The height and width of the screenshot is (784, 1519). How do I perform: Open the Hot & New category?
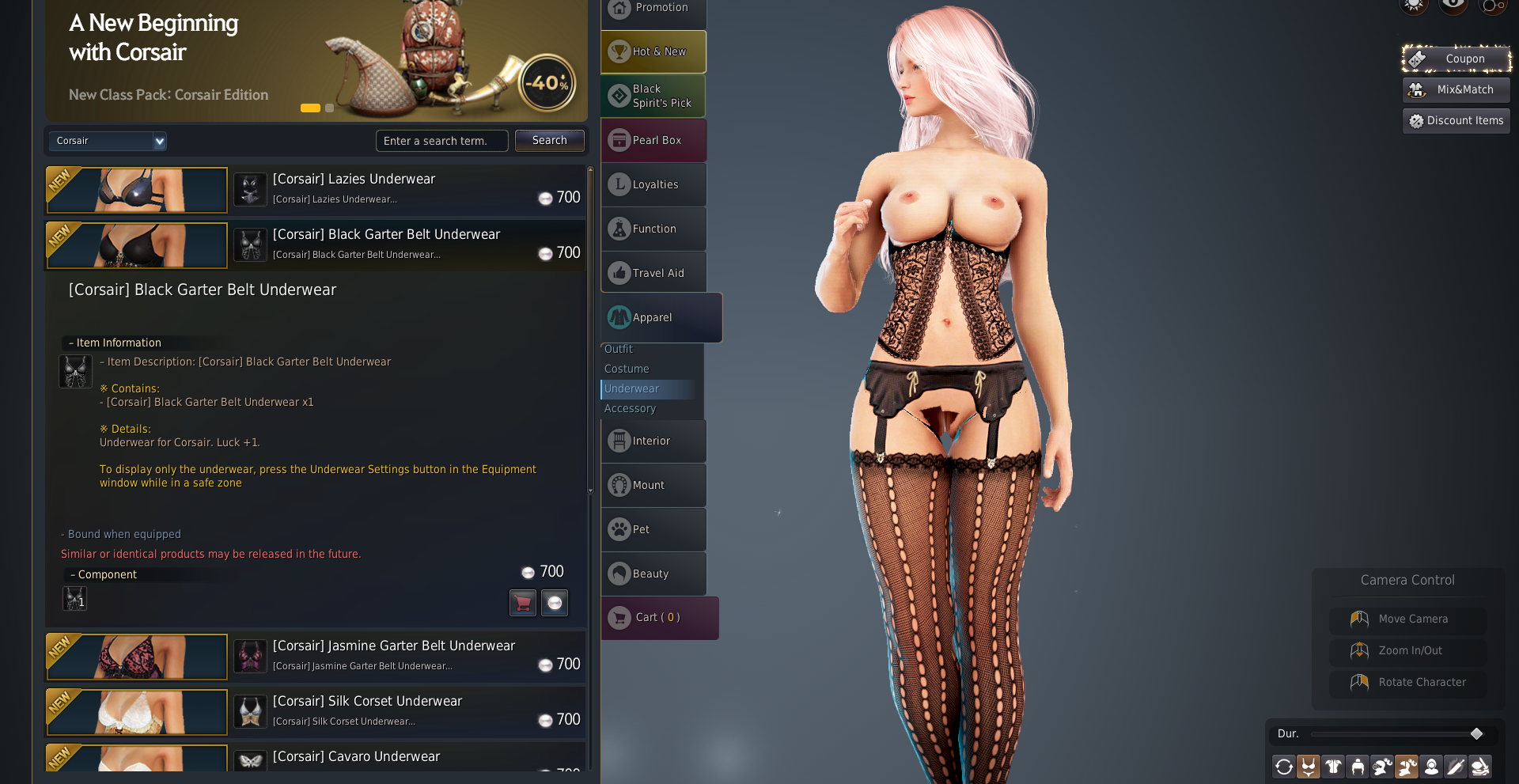click(653, 51)
